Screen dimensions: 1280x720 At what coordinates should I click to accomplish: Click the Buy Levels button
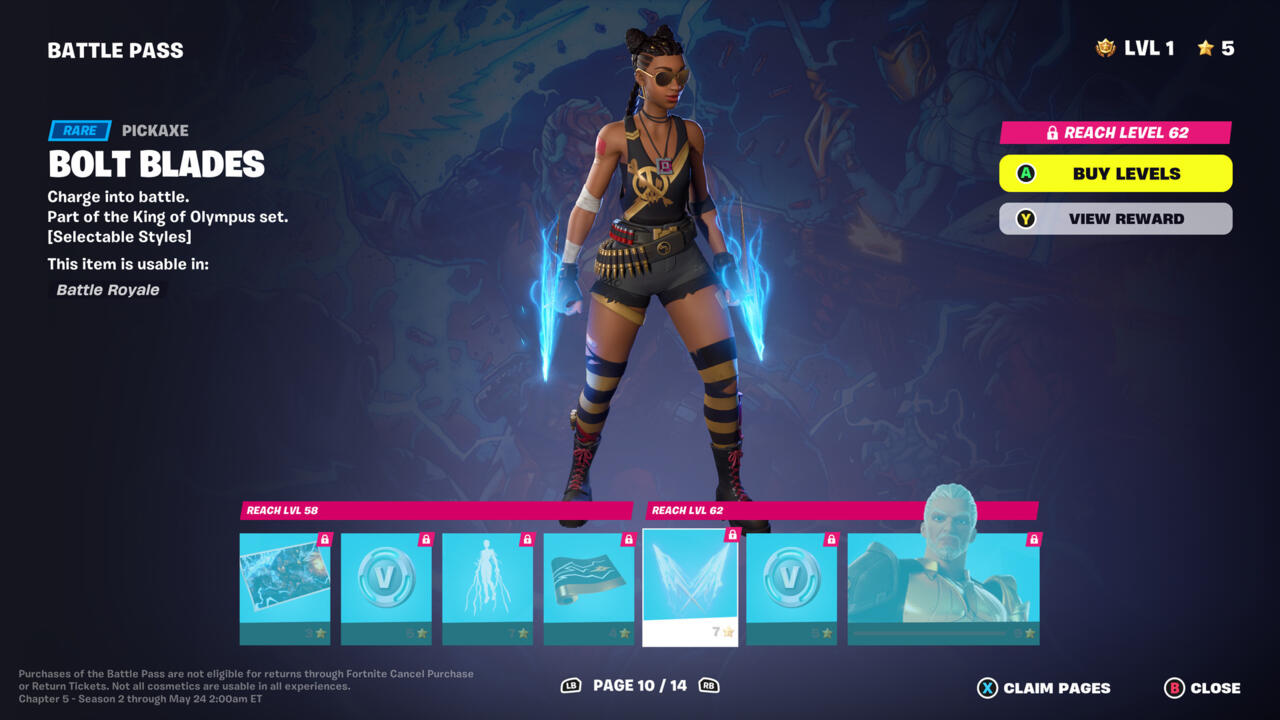[1115, 174]
